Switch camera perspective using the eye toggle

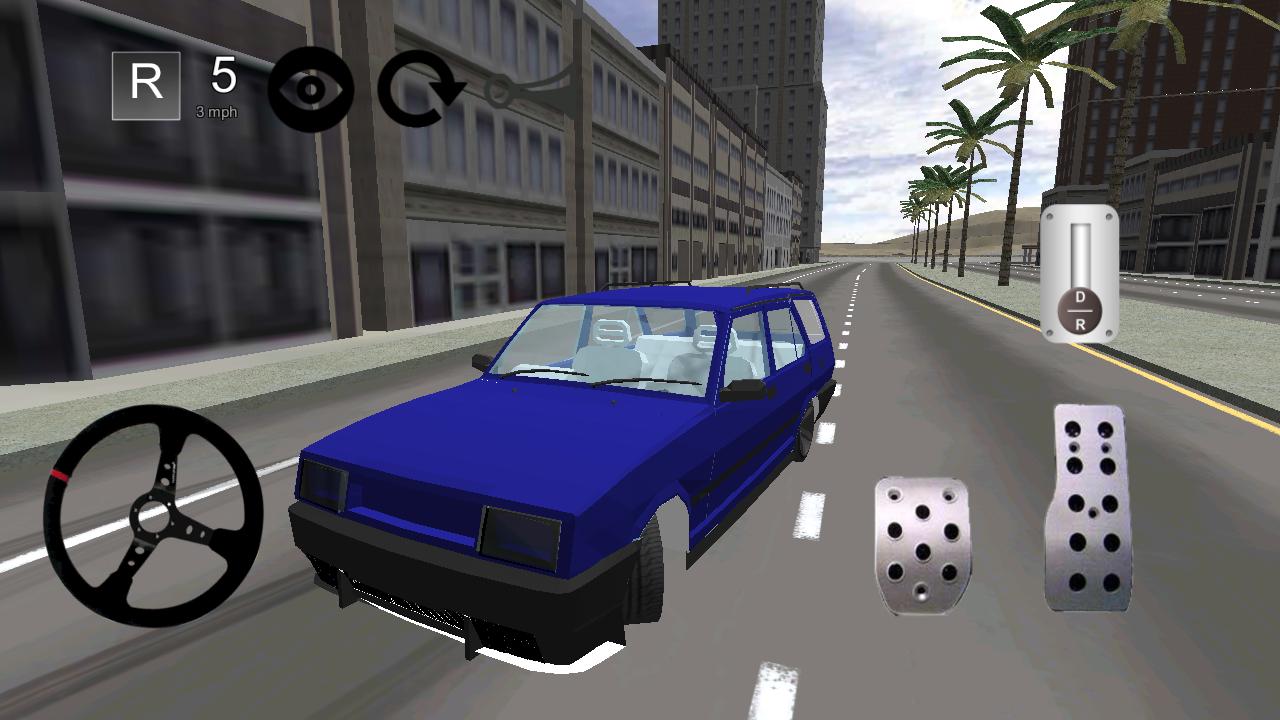coord(310,88)
